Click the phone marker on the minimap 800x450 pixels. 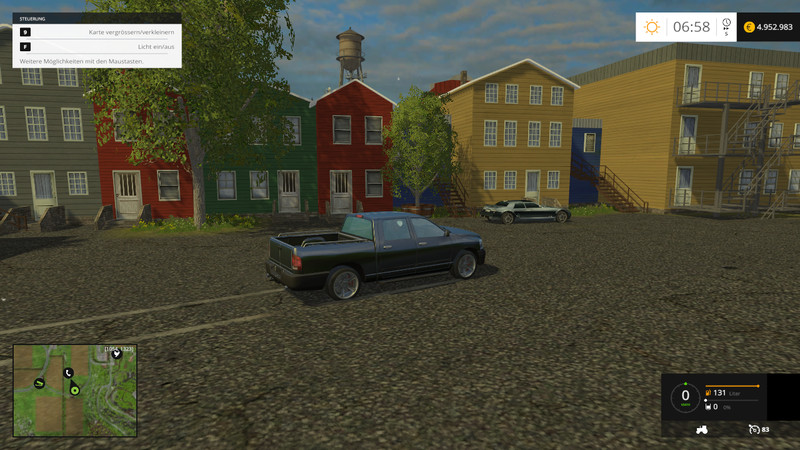tap(68, 373)
